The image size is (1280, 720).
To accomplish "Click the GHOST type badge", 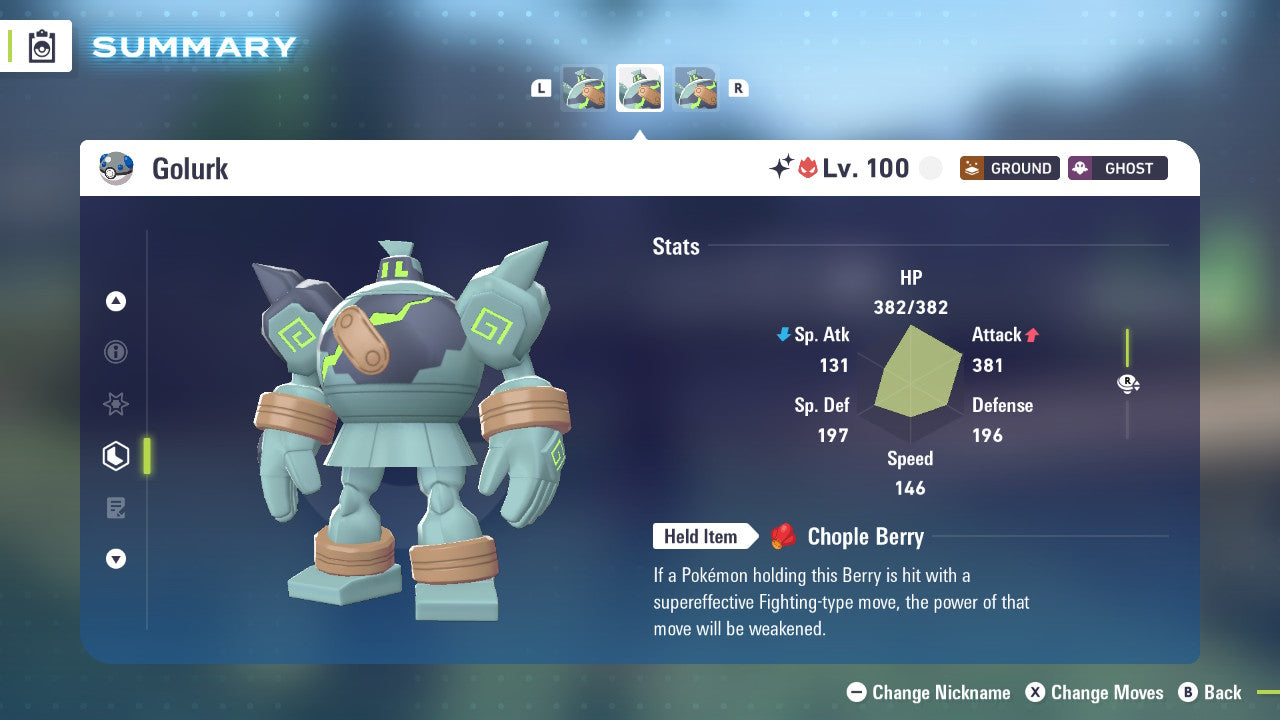I will click(1117, 168).
